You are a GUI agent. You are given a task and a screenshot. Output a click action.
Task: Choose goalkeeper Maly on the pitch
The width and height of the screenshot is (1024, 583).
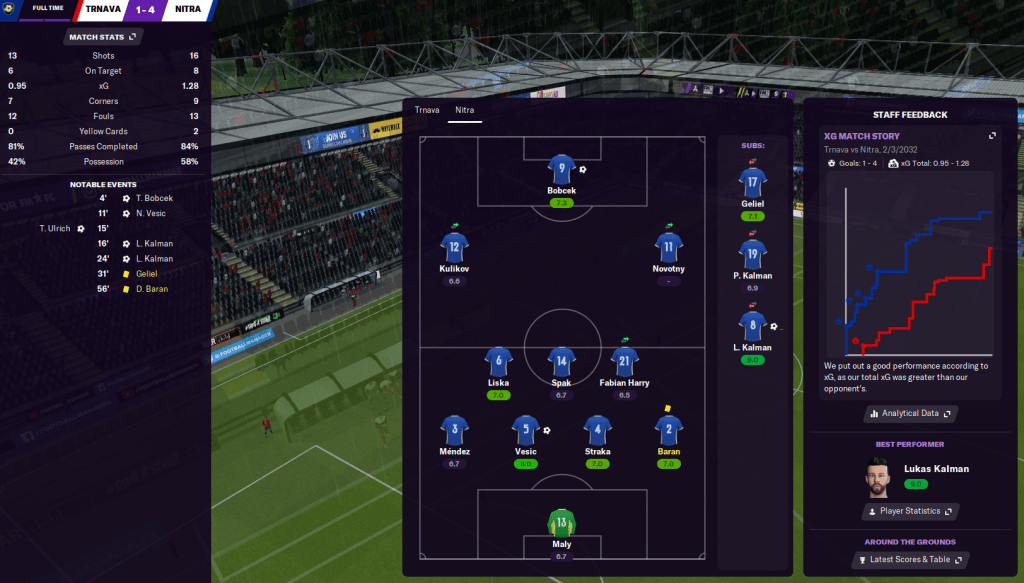(561, 523)
